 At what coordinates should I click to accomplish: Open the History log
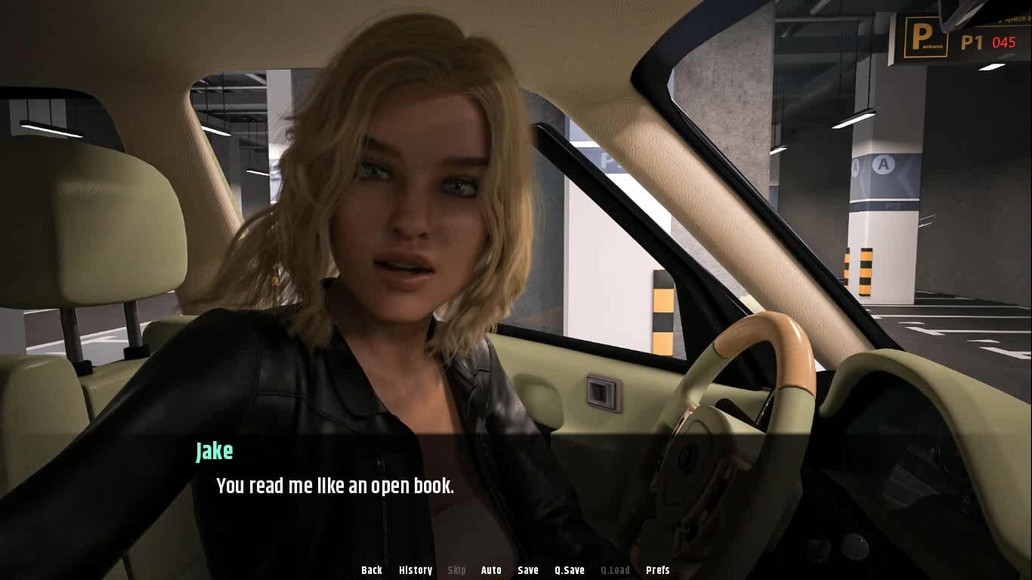[415, 570]
